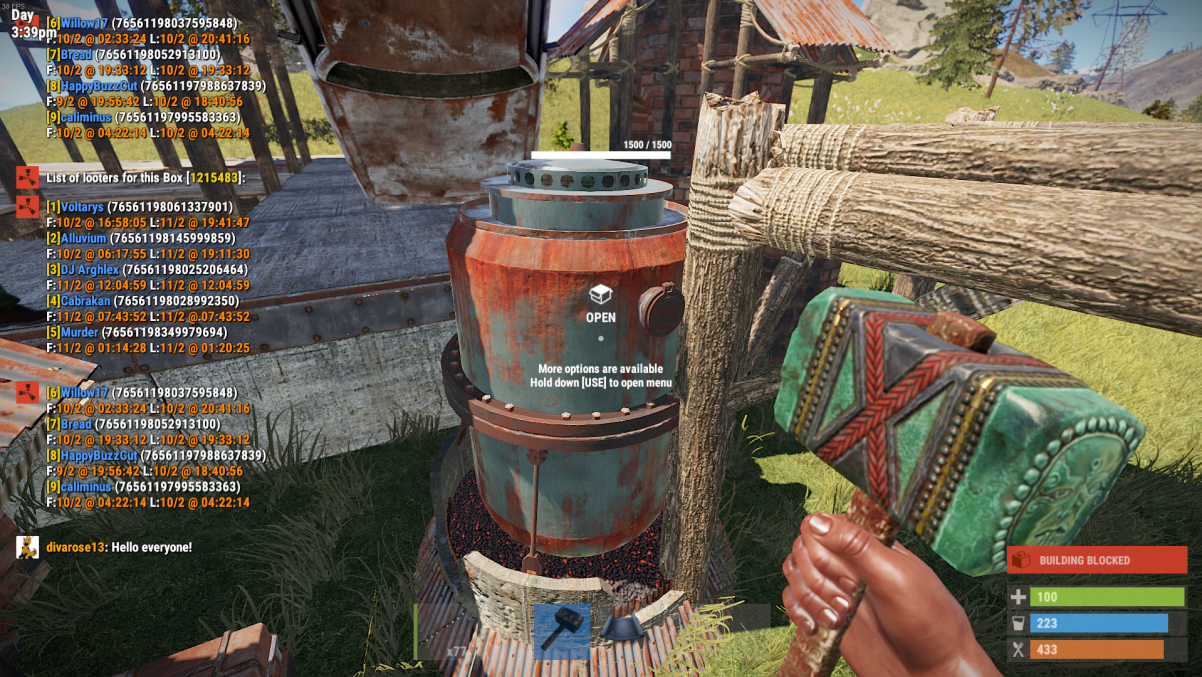Click divarose13's chat avatar icon
The image size is (1202, 677).
[x=28, y=547]
